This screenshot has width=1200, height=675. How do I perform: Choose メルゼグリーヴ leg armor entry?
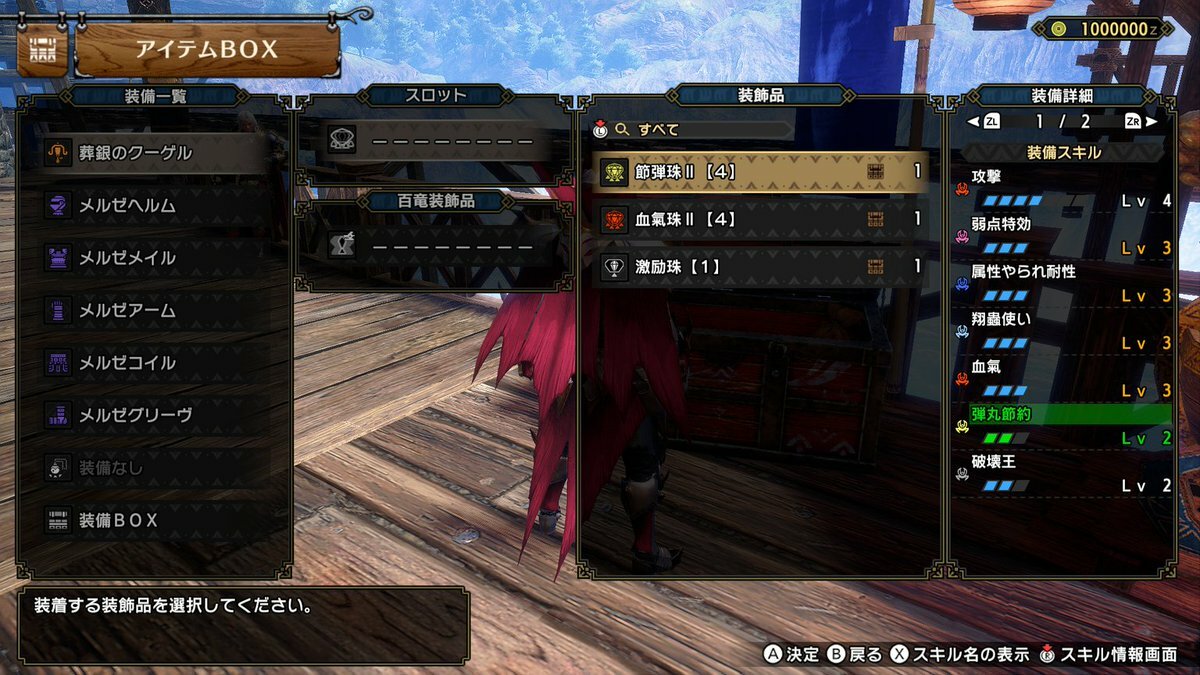155,415
